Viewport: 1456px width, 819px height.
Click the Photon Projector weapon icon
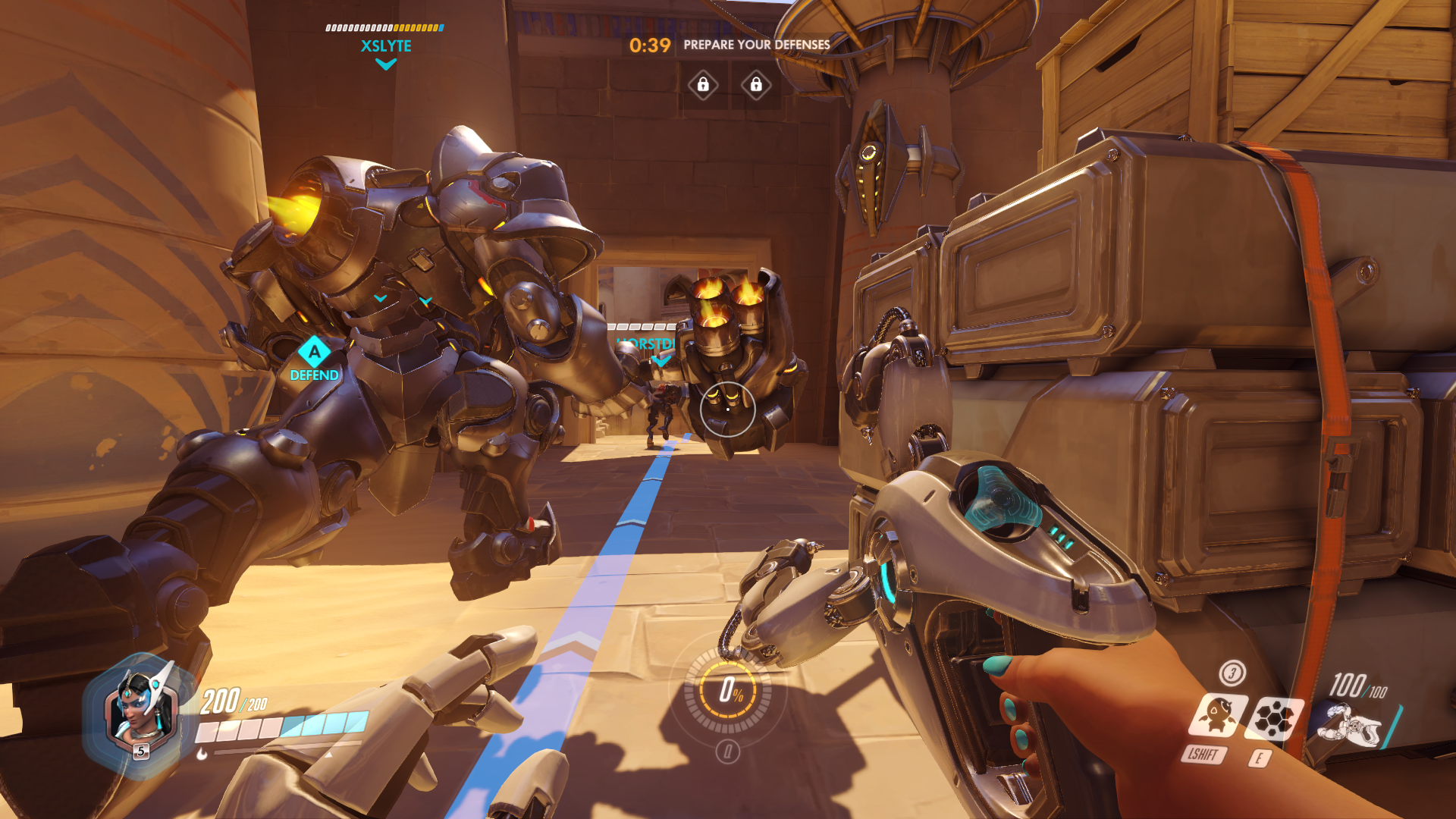(1350, 726)
